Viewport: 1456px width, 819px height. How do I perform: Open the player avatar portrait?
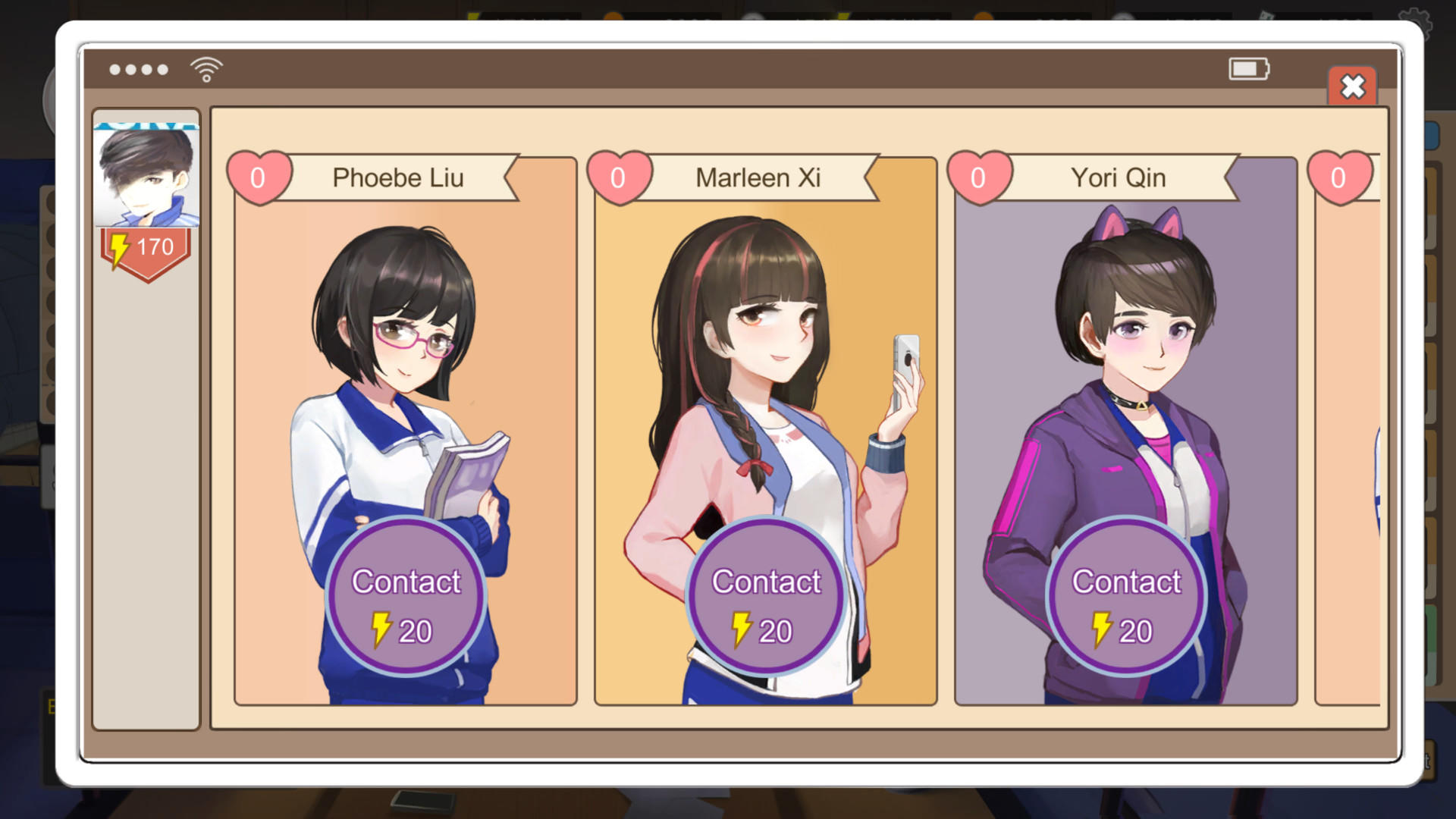(x=146, y=174)
